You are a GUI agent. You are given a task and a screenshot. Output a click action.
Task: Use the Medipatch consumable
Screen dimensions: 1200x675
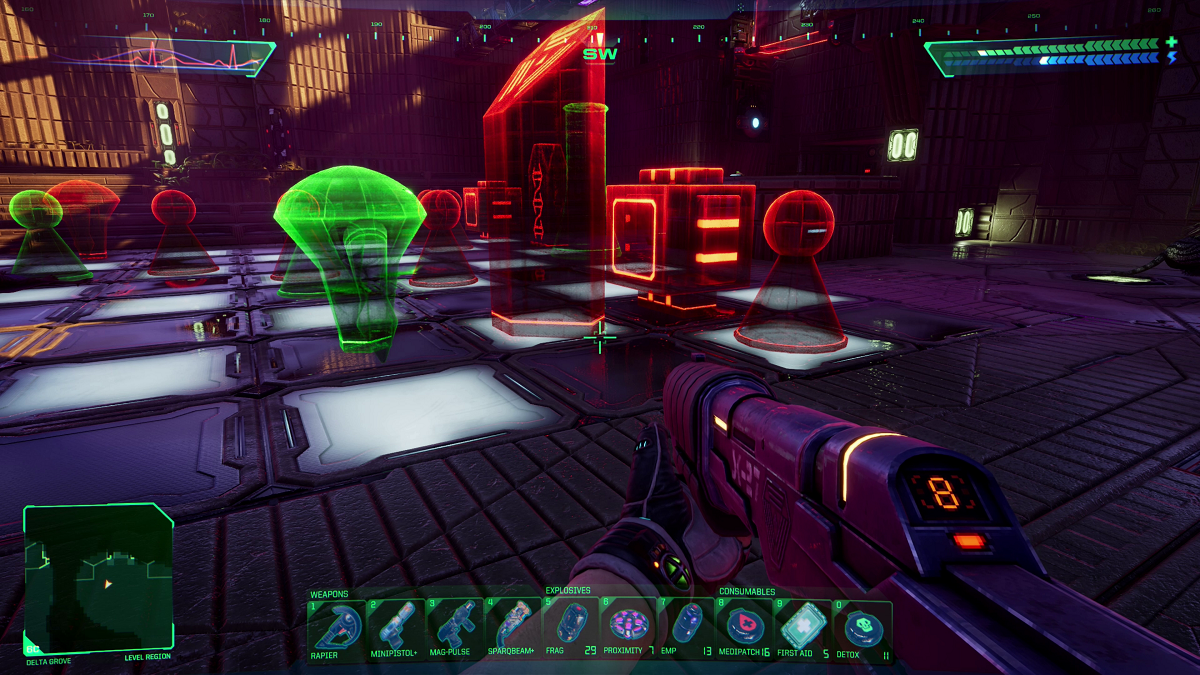coord(745,628)
